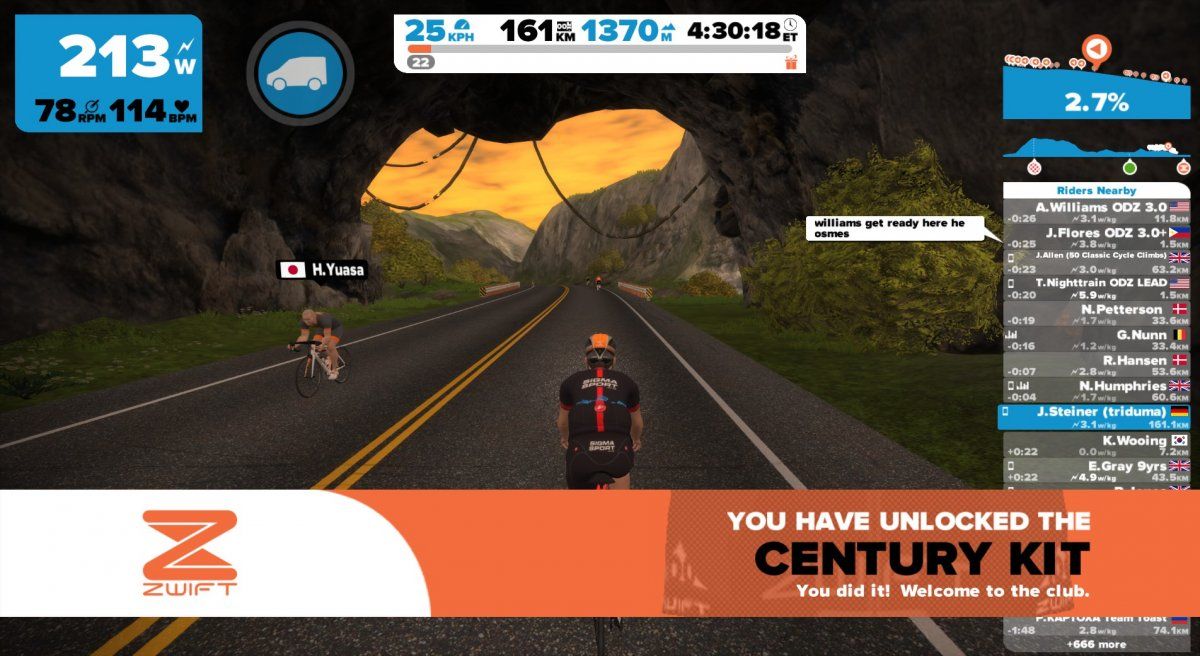
Task: Pick N.Petterson from the rider list
Action: (x=1097, y=315)
